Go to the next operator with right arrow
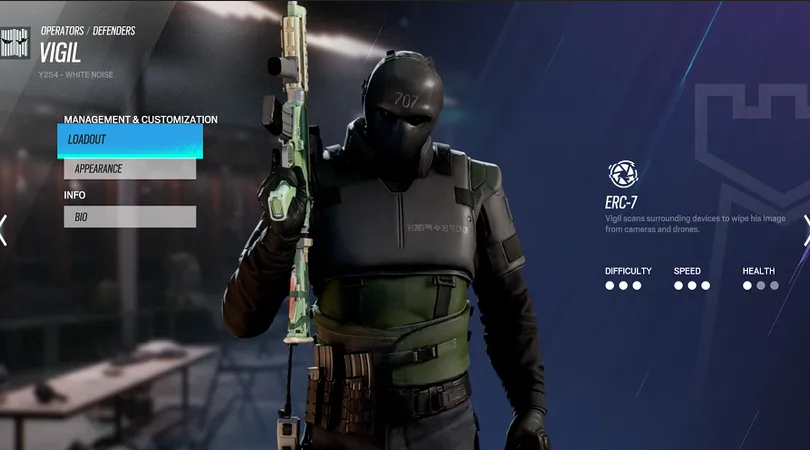Screen dimensions: 810x450 click(805, 229)
